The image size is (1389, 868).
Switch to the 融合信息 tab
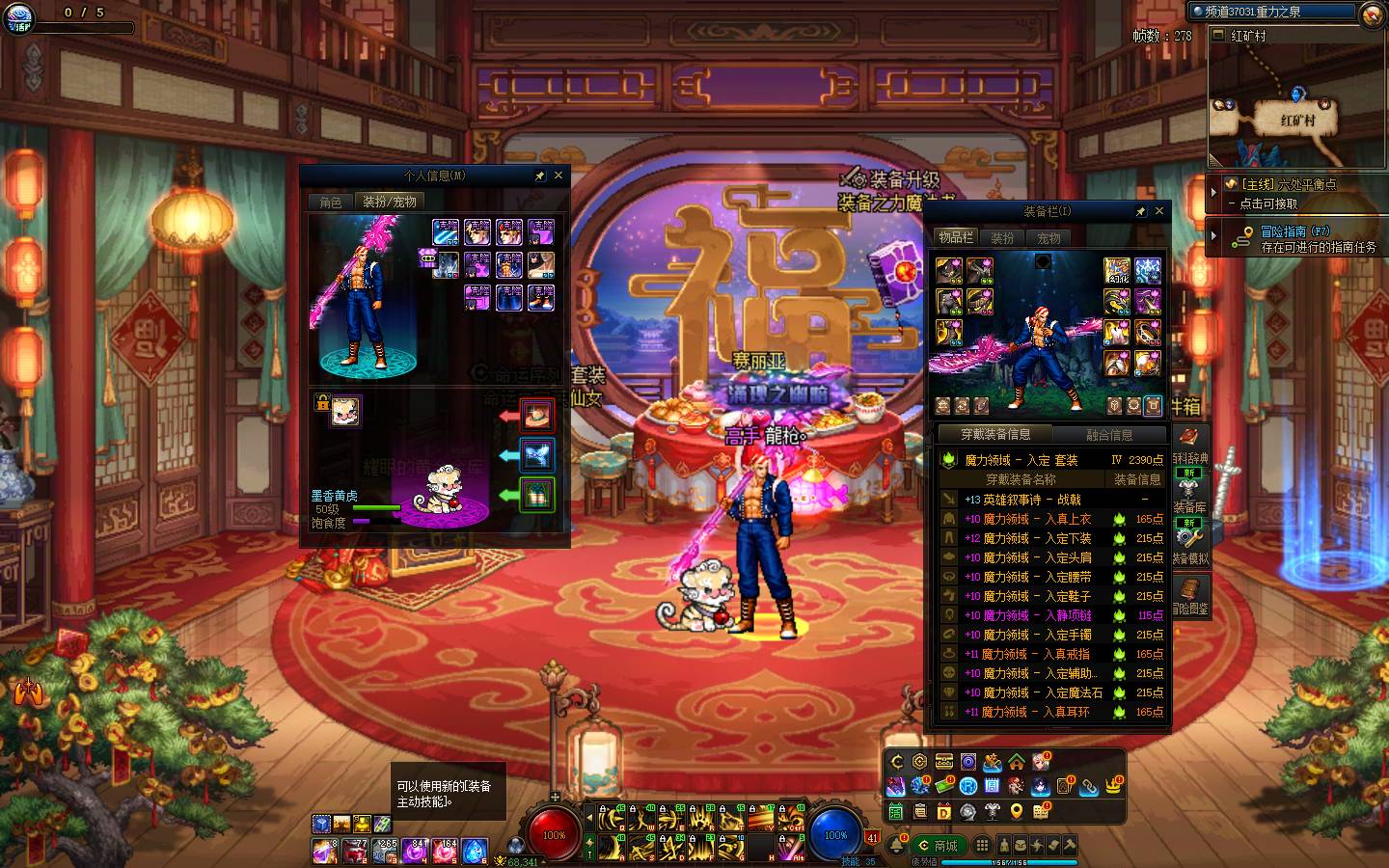click(x=1109, y=435)
